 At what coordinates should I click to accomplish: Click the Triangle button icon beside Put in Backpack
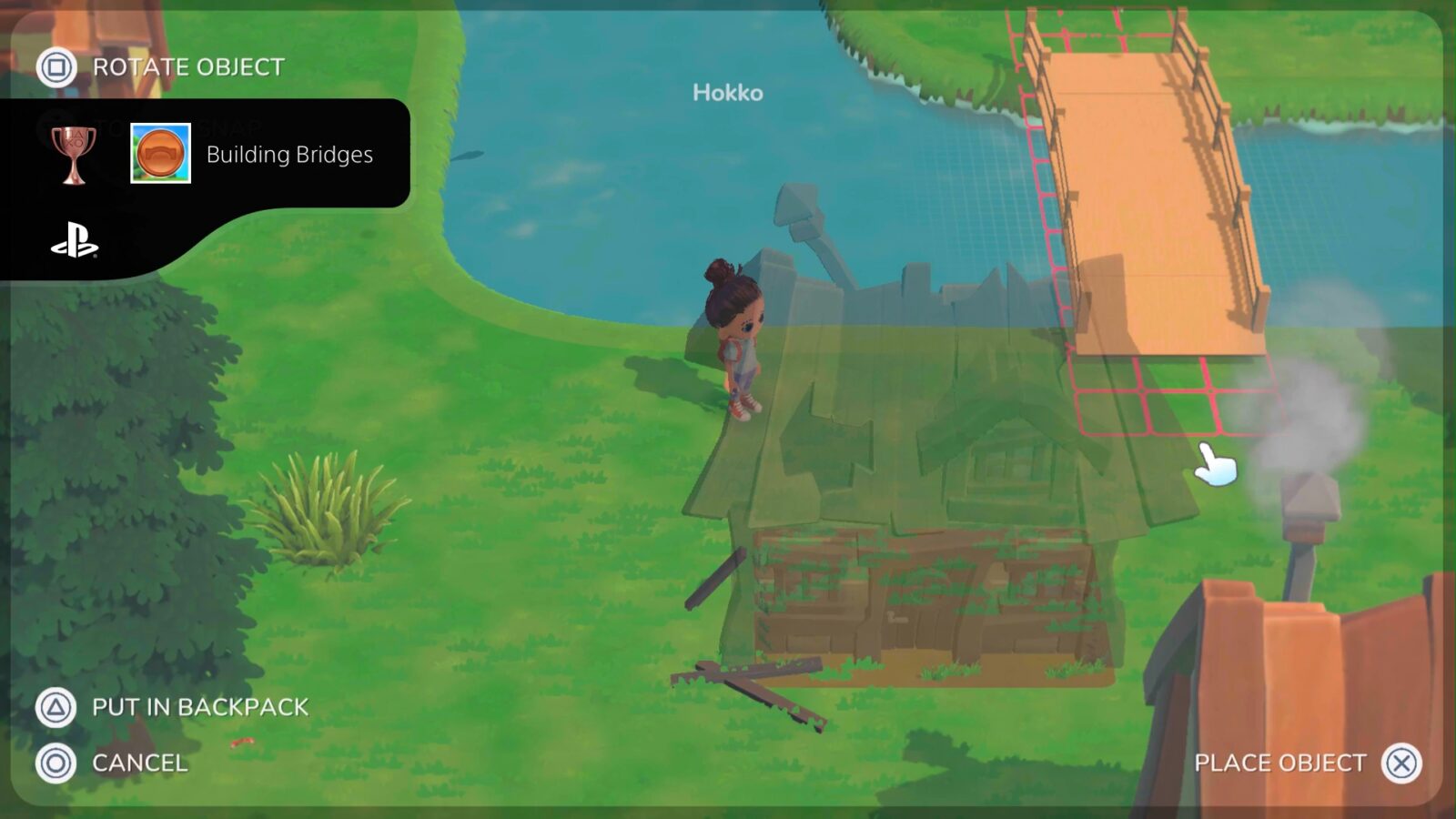[x=56, y=705]
